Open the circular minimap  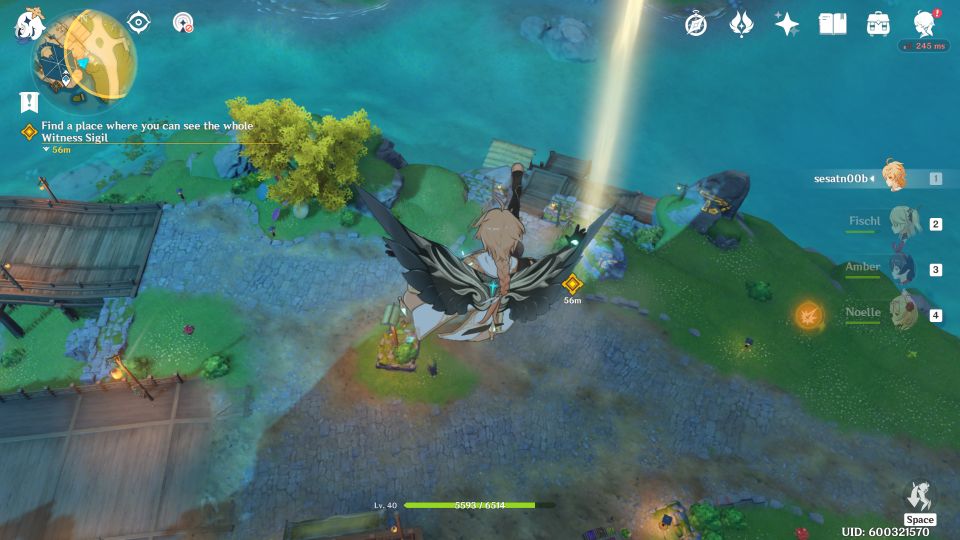click(84, 58)
